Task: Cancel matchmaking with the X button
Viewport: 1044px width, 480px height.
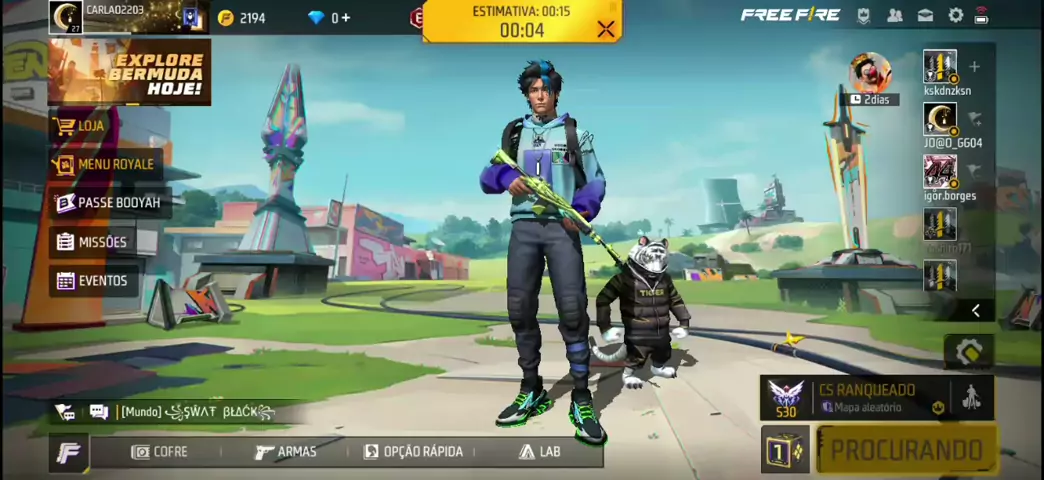Action: pos(605,29)
